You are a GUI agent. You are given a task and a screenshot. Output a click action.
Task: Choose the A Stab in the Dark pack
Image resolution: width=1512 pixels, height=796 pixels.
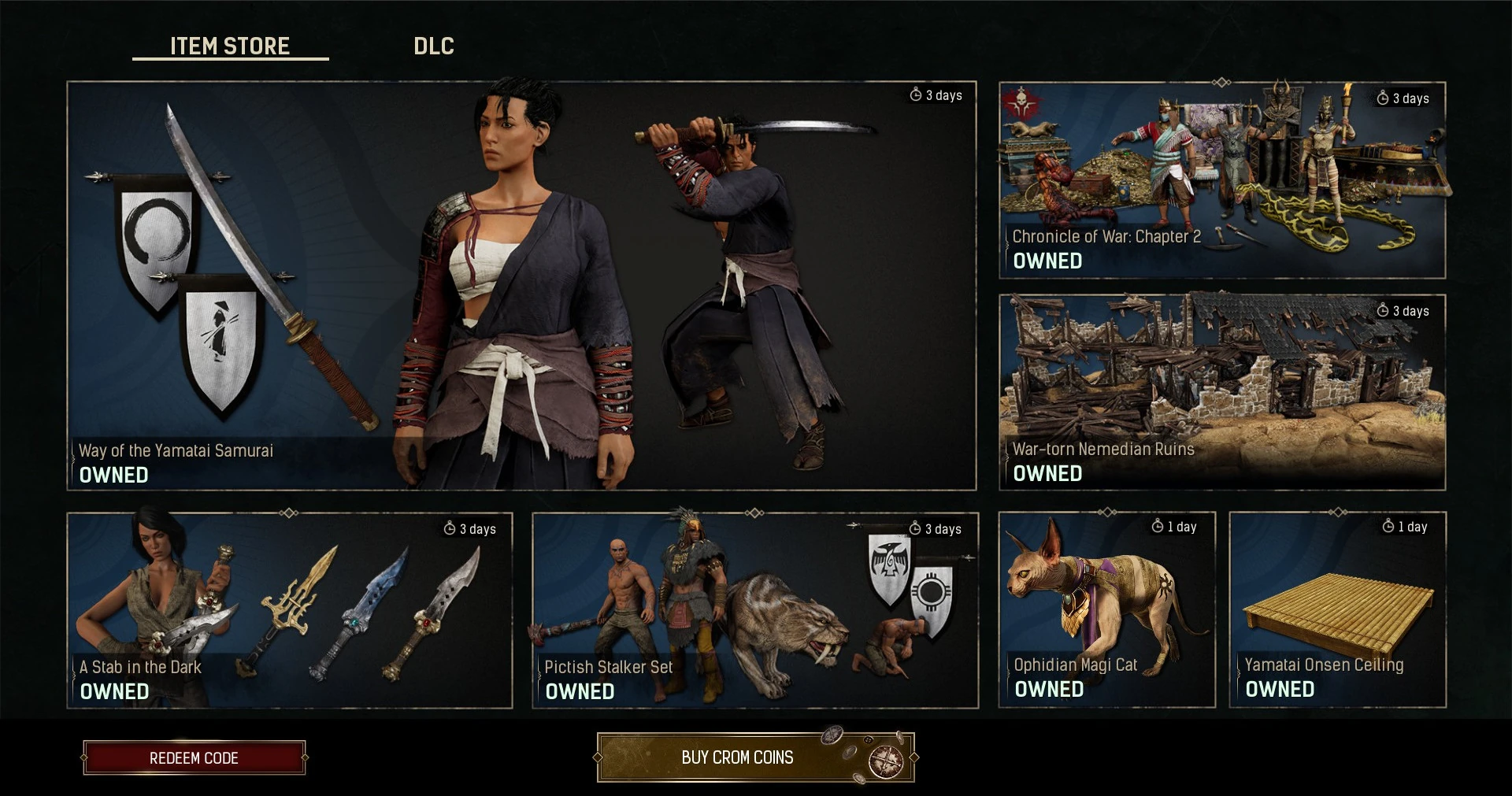(x=290, y=610)
